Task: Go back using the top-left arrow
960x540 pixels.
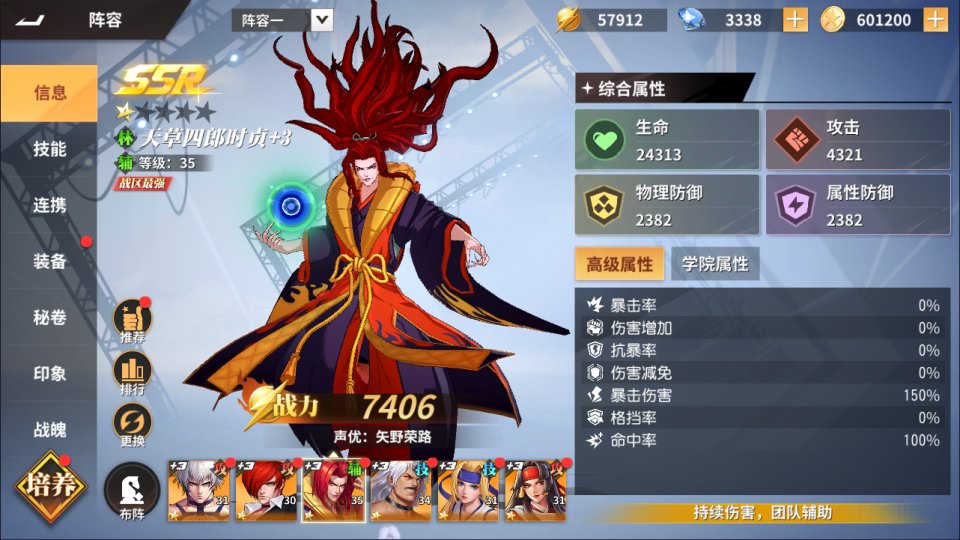Action: 31,19
